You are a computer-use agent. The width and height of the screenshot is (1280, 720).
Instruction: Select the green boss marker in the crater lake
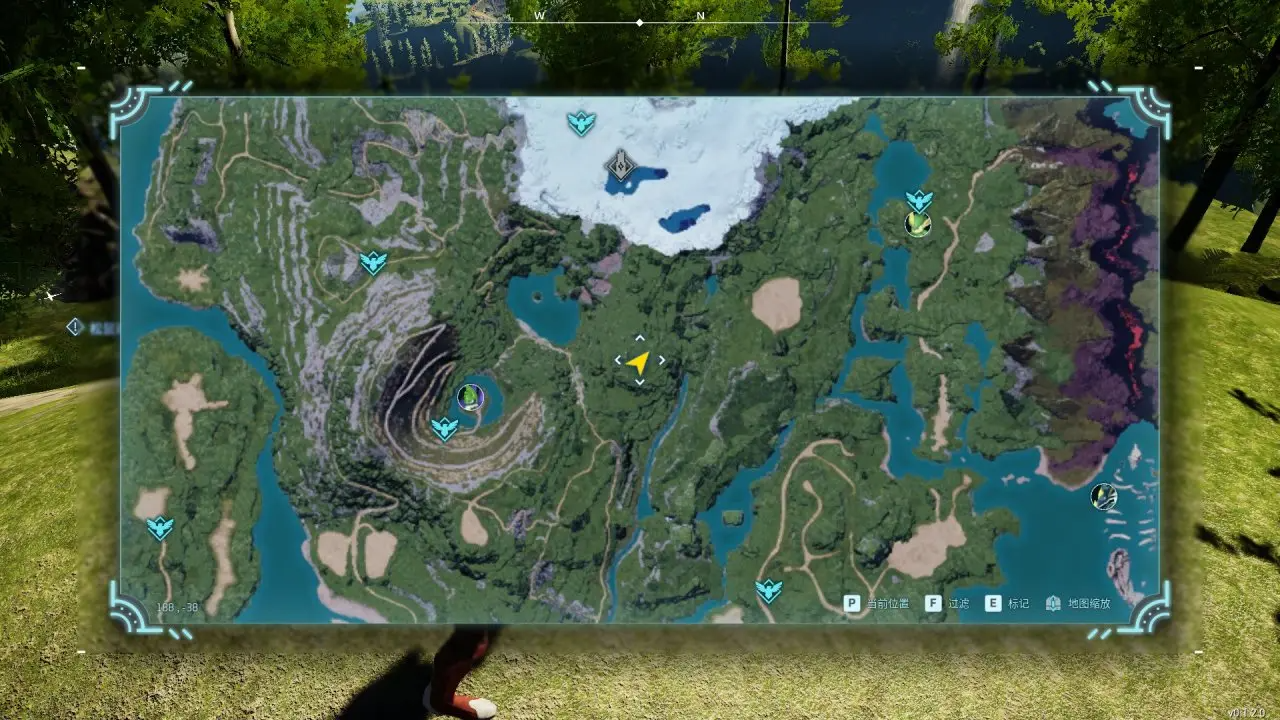468,397
